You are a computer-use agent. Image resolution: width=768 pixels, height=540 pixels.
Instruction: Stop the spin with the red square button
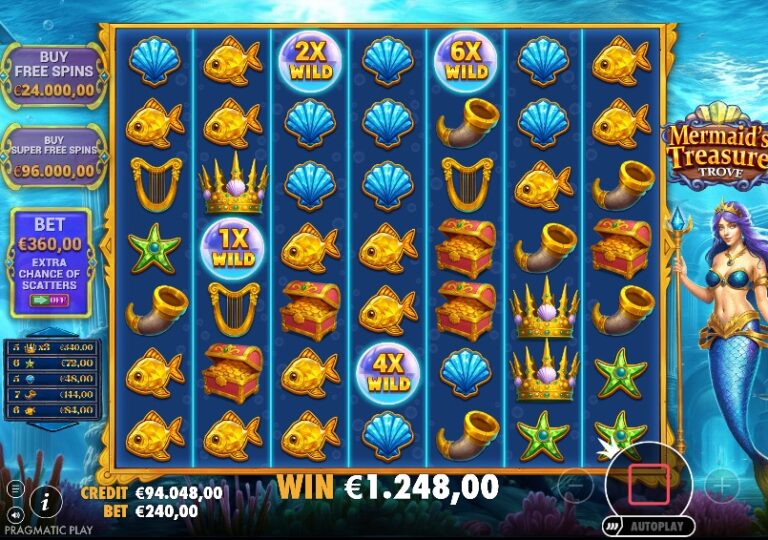[648, 483]
